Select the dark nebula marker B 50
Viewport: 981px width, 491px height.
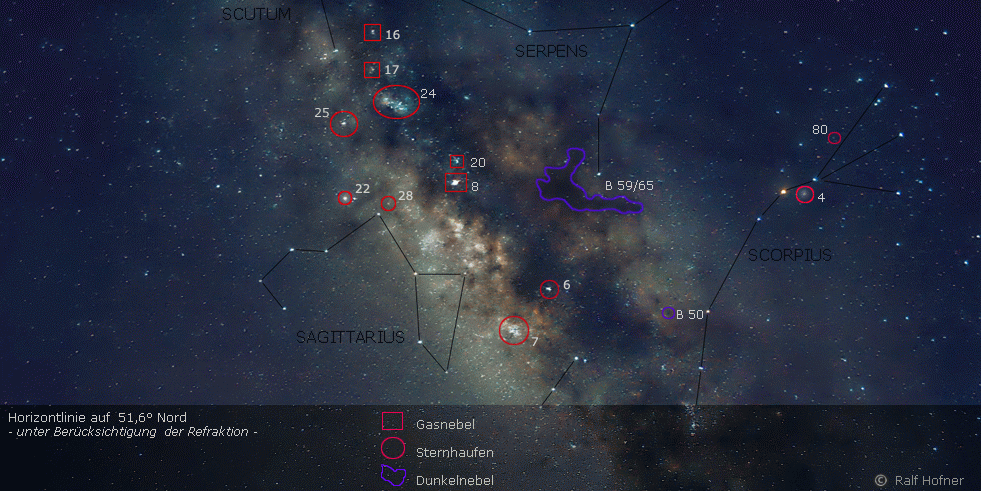pos(668,313)
